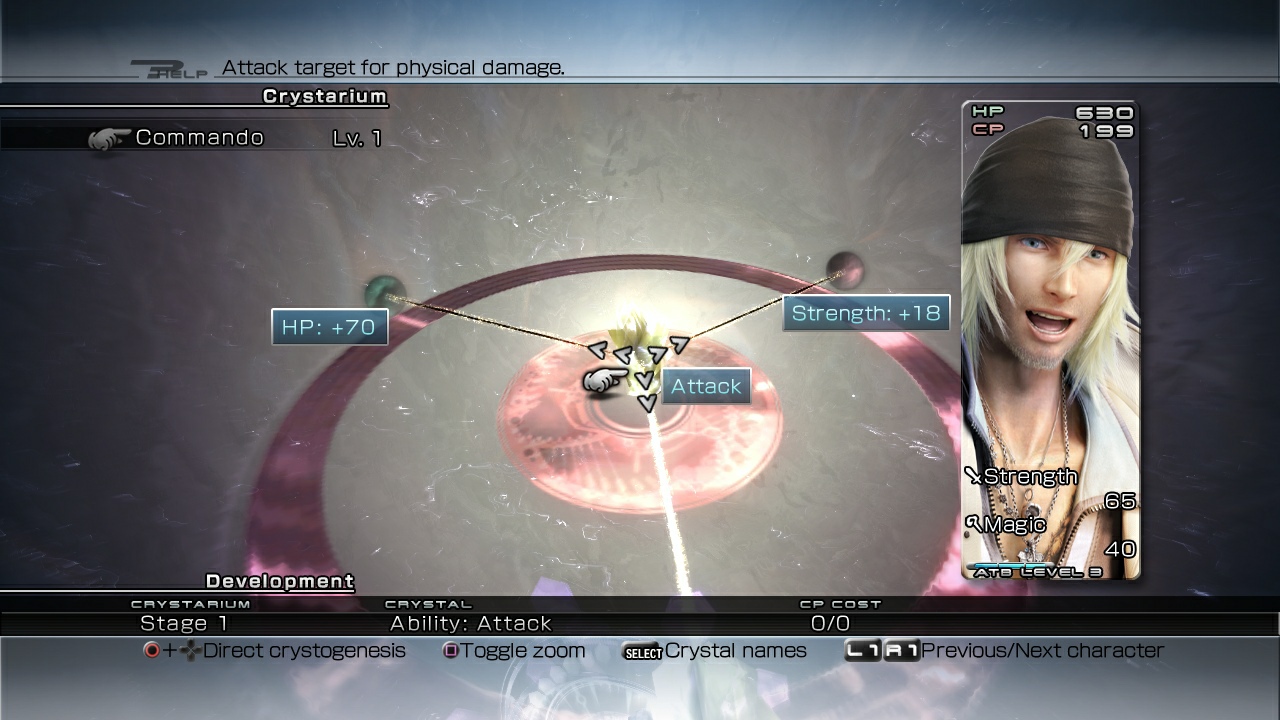Screen dimensions: 1280x720
Task: Expand the right path arrow toward Strength node
Action: 679,345
